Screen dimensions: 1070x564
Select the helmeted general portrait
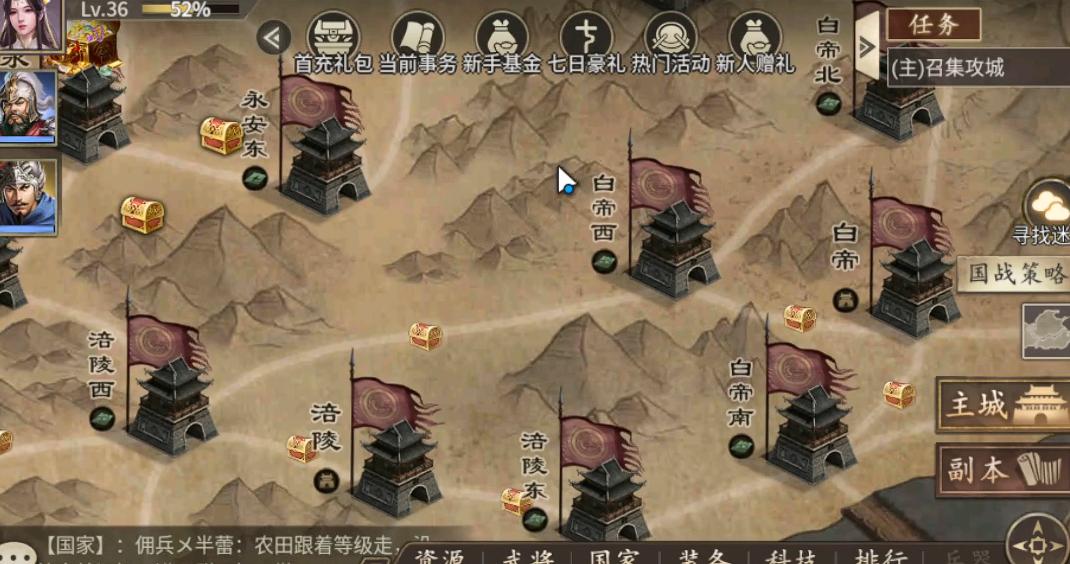tap(27, 106)
